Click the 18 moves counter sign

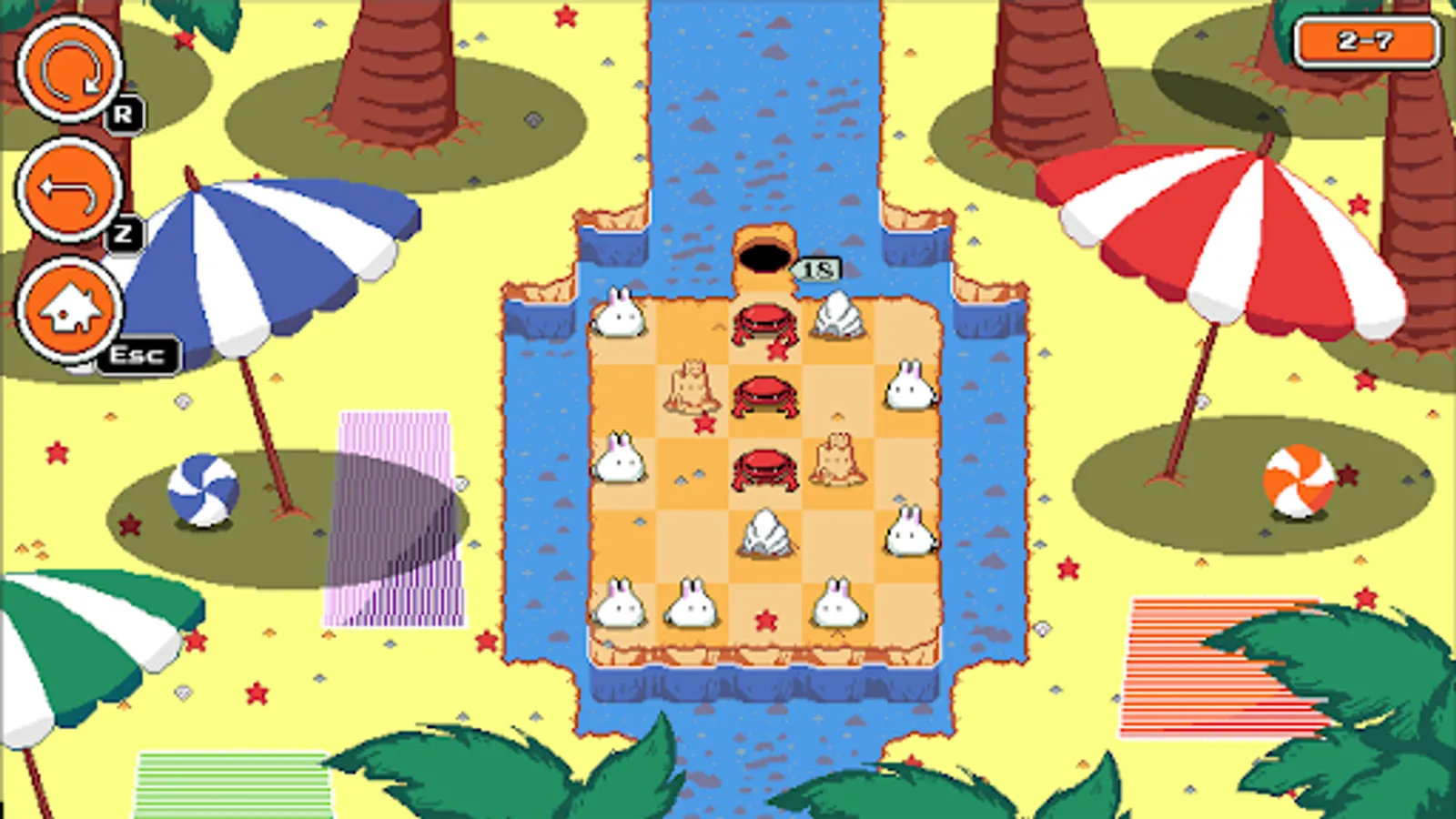(x=817, y=267)
